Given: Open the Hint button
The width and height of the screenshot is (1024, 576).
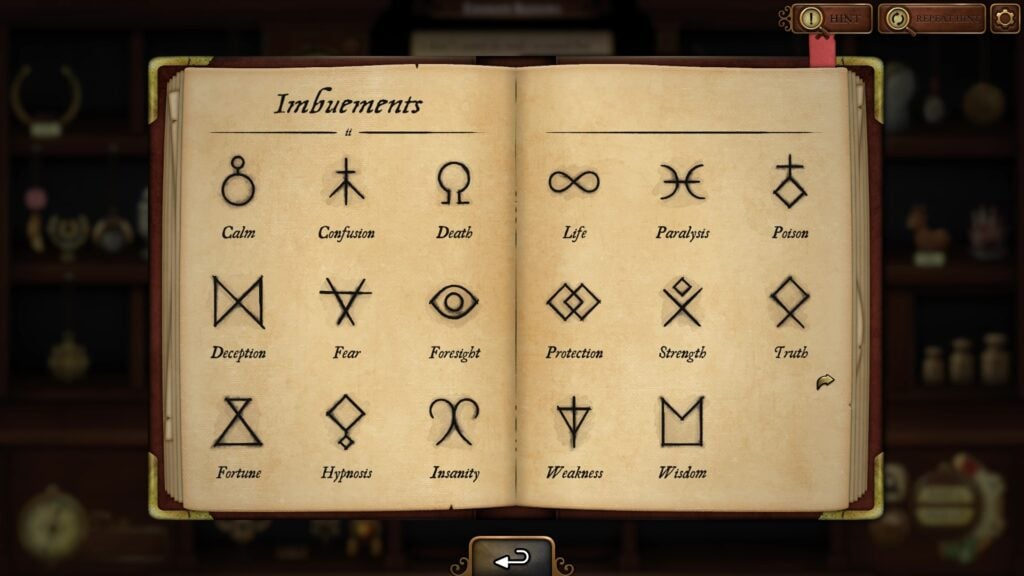Looking at the screenshot, I should [831, 18].
